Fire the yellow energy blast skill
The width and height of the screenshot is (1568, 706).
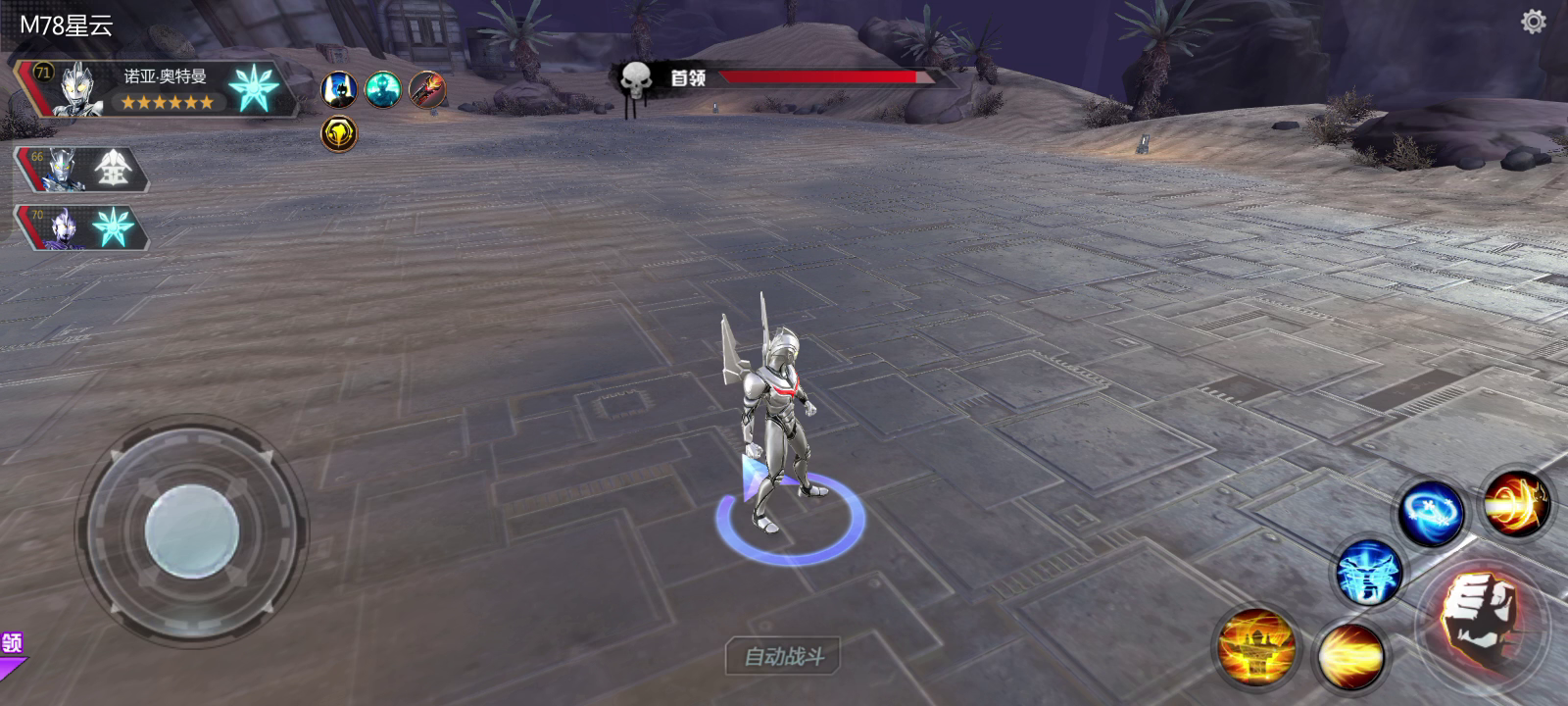point(1350,655)
